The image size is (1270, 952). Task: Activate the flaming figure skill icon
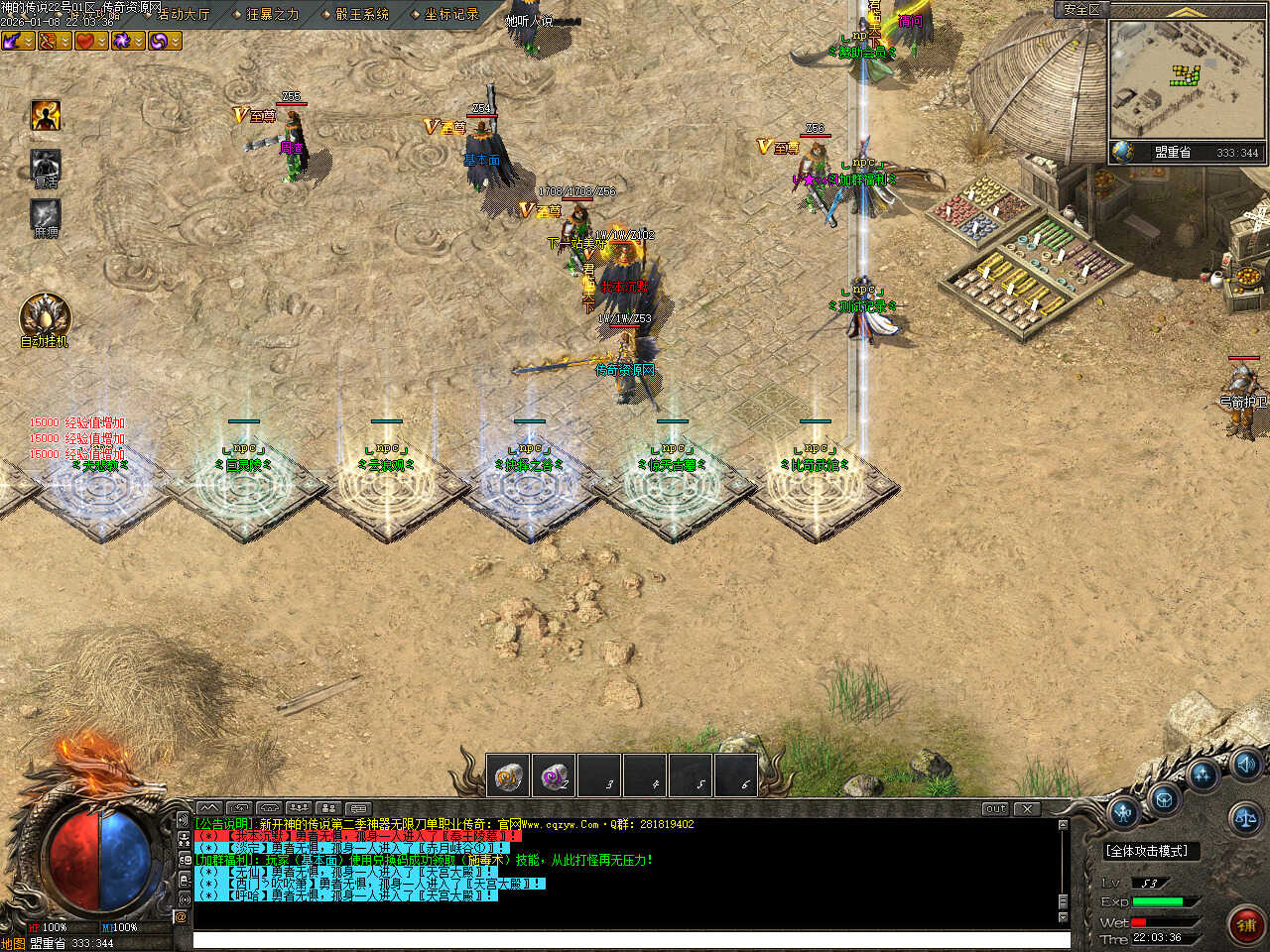(x=46, y=115)
